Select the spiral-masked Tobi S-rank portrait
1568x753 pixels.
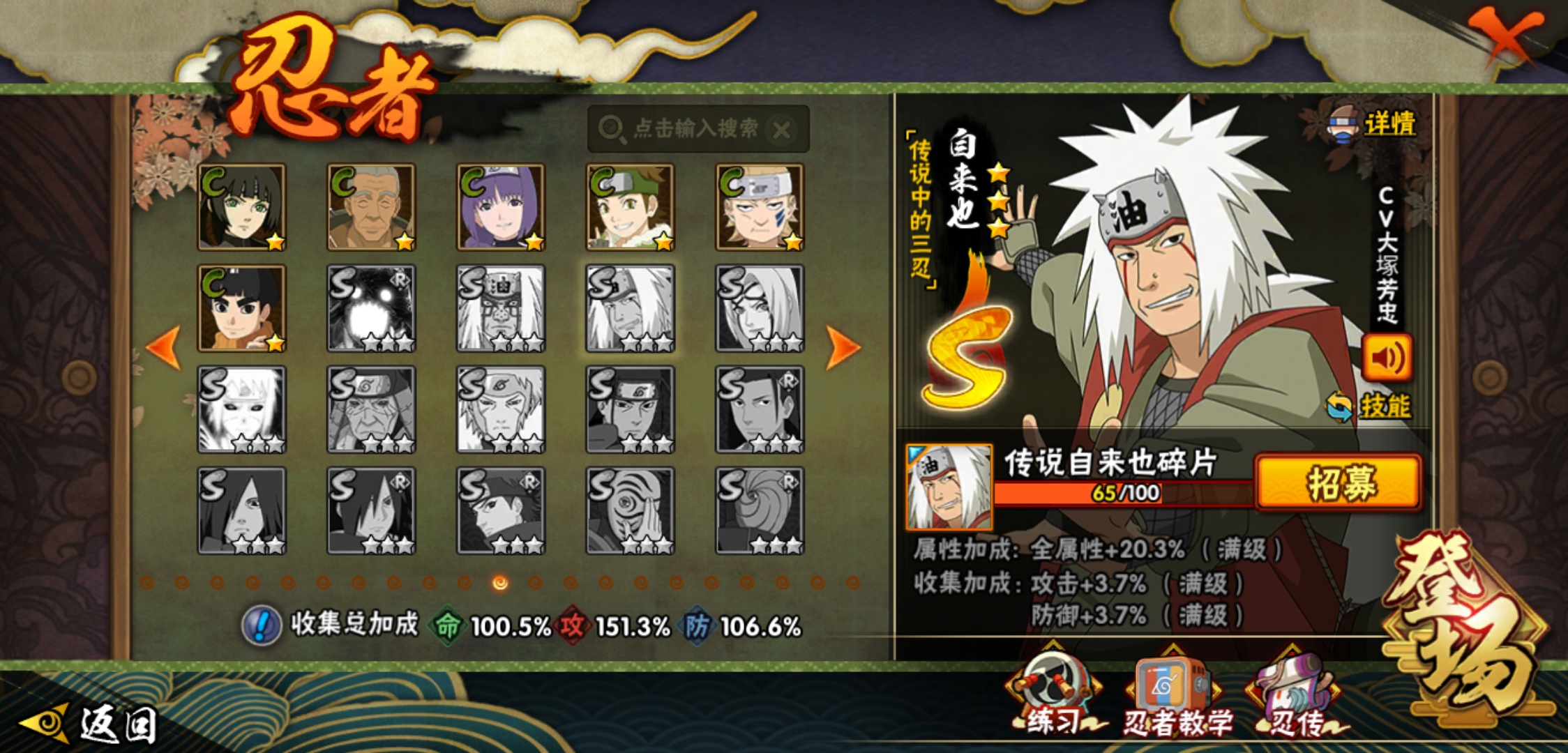click(760, 511)
